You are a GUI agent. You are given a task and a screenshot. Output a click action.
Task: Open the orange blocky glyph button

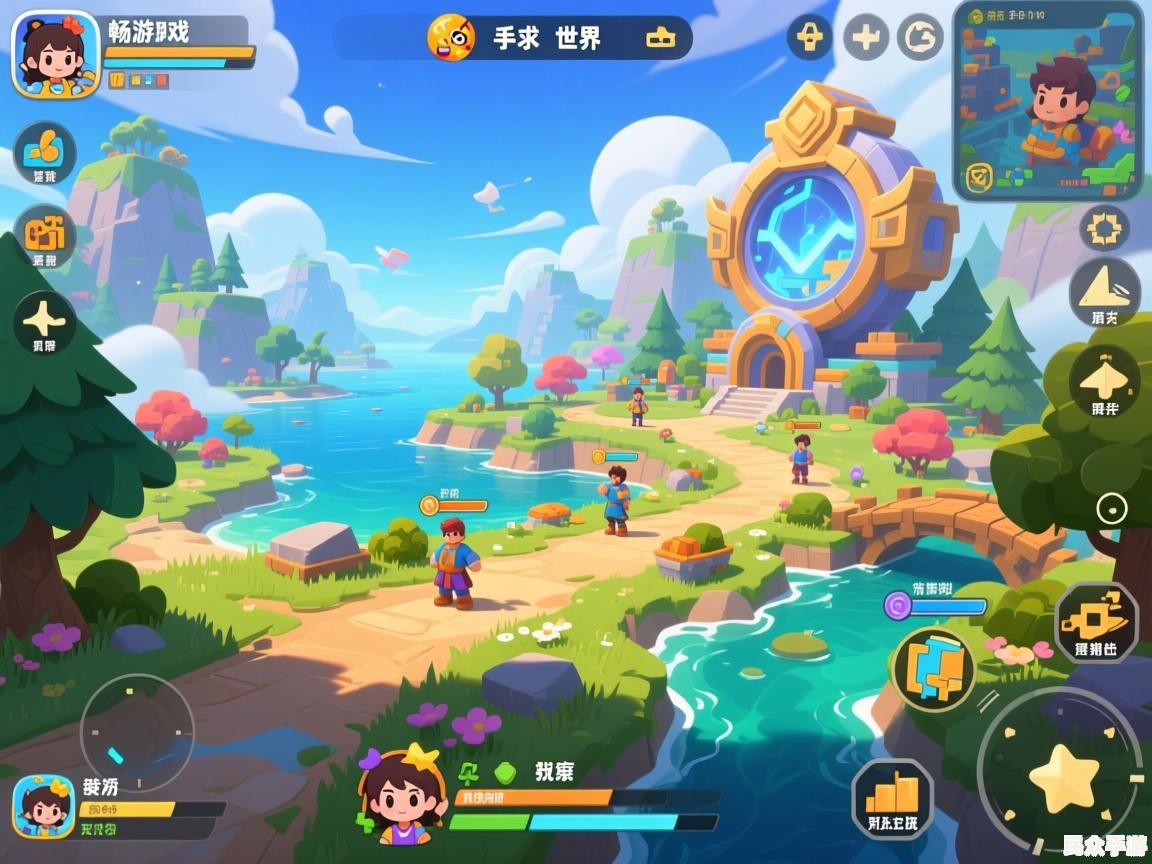[x=44, y=234]
